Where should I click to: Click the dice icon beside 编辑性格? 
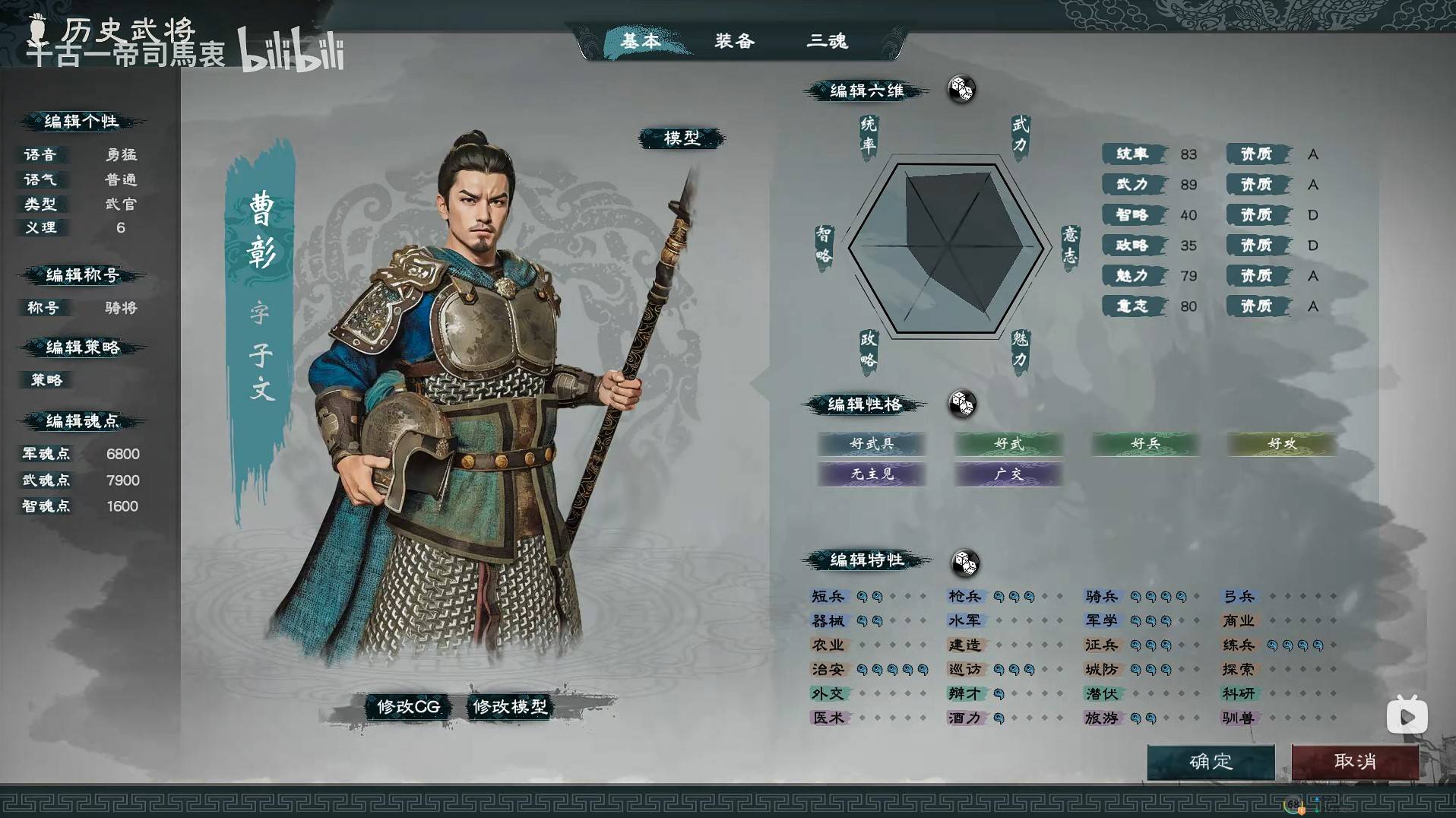coord(964,405)
